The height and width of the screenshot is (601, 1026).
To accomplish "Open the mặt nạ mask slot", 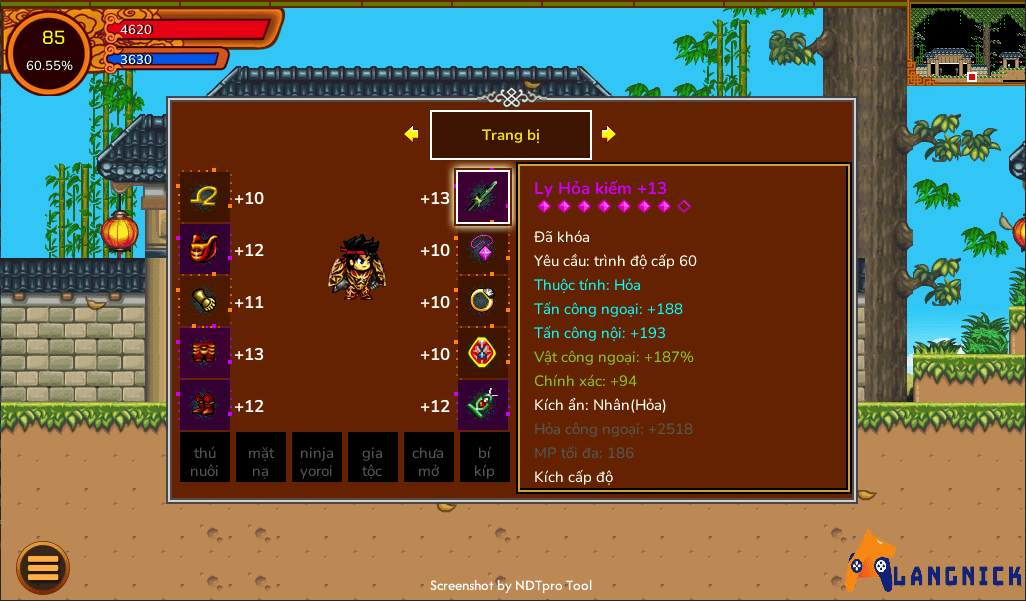I will [261, 458].
